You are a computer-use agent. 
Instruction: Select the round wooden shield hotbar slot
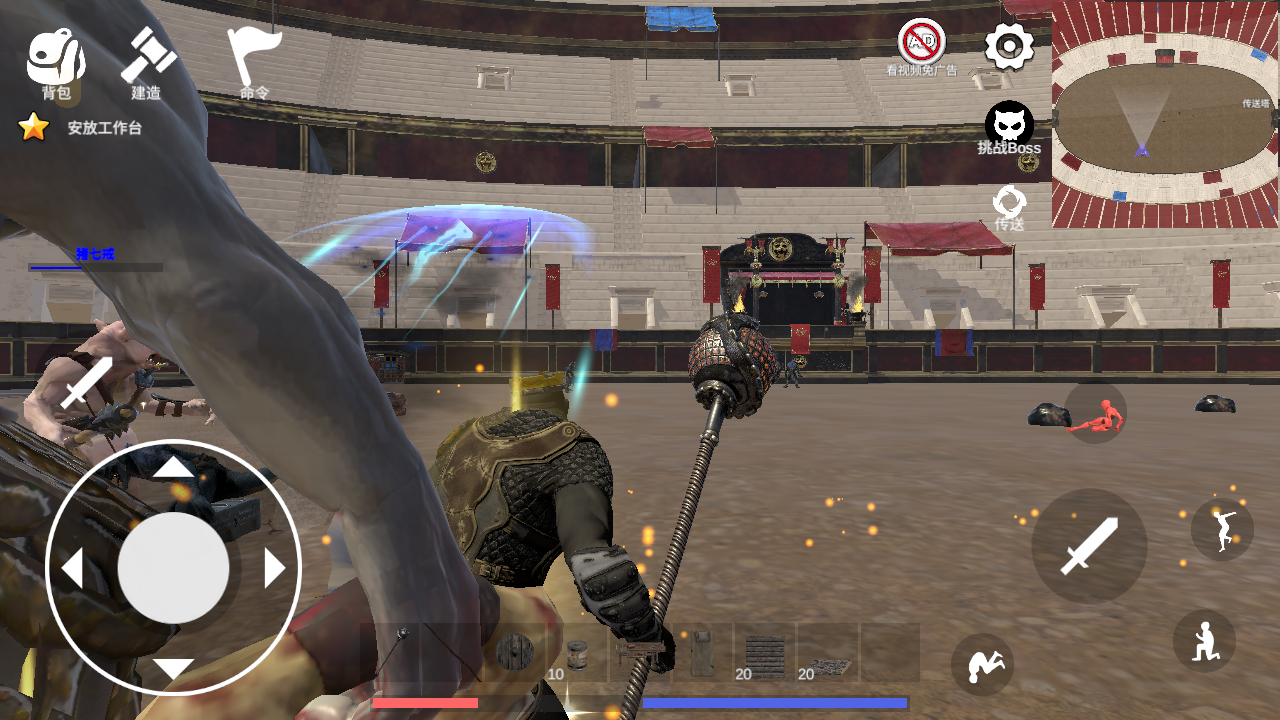(516, 653)
